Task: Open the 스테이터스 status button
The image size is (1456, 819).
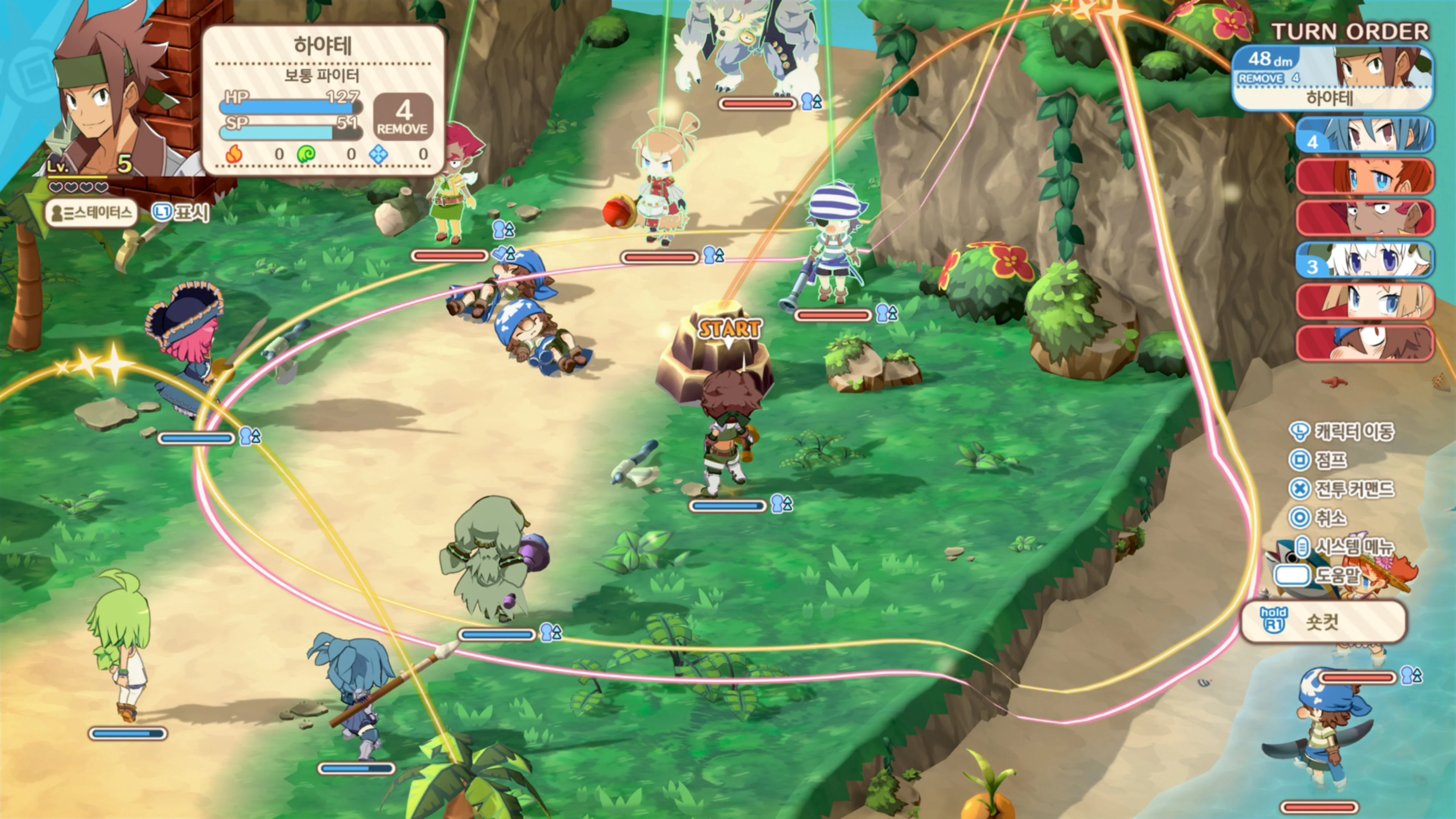Action: point(91,213)
